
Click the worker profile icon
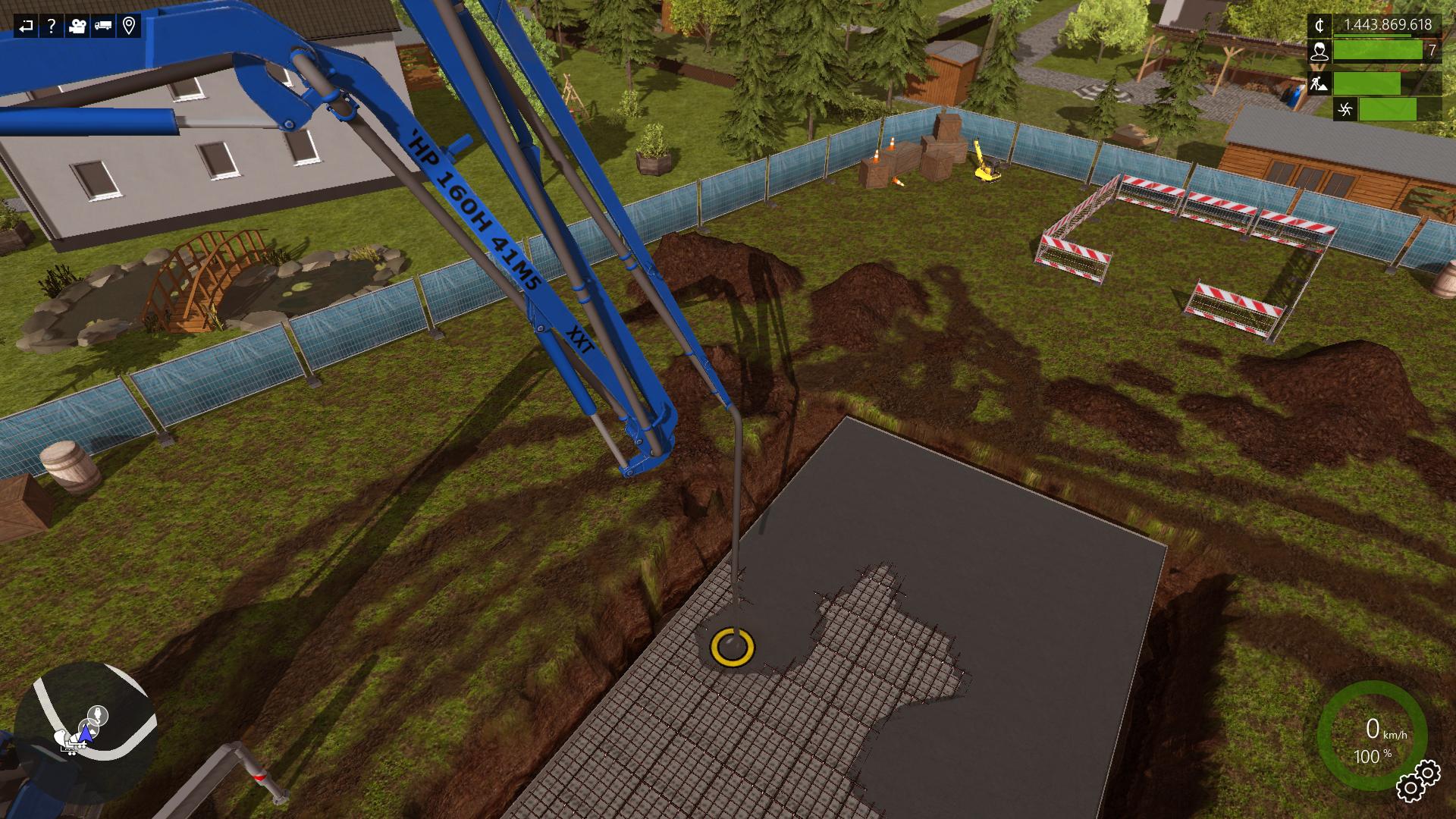click(x=1320, y=52)
